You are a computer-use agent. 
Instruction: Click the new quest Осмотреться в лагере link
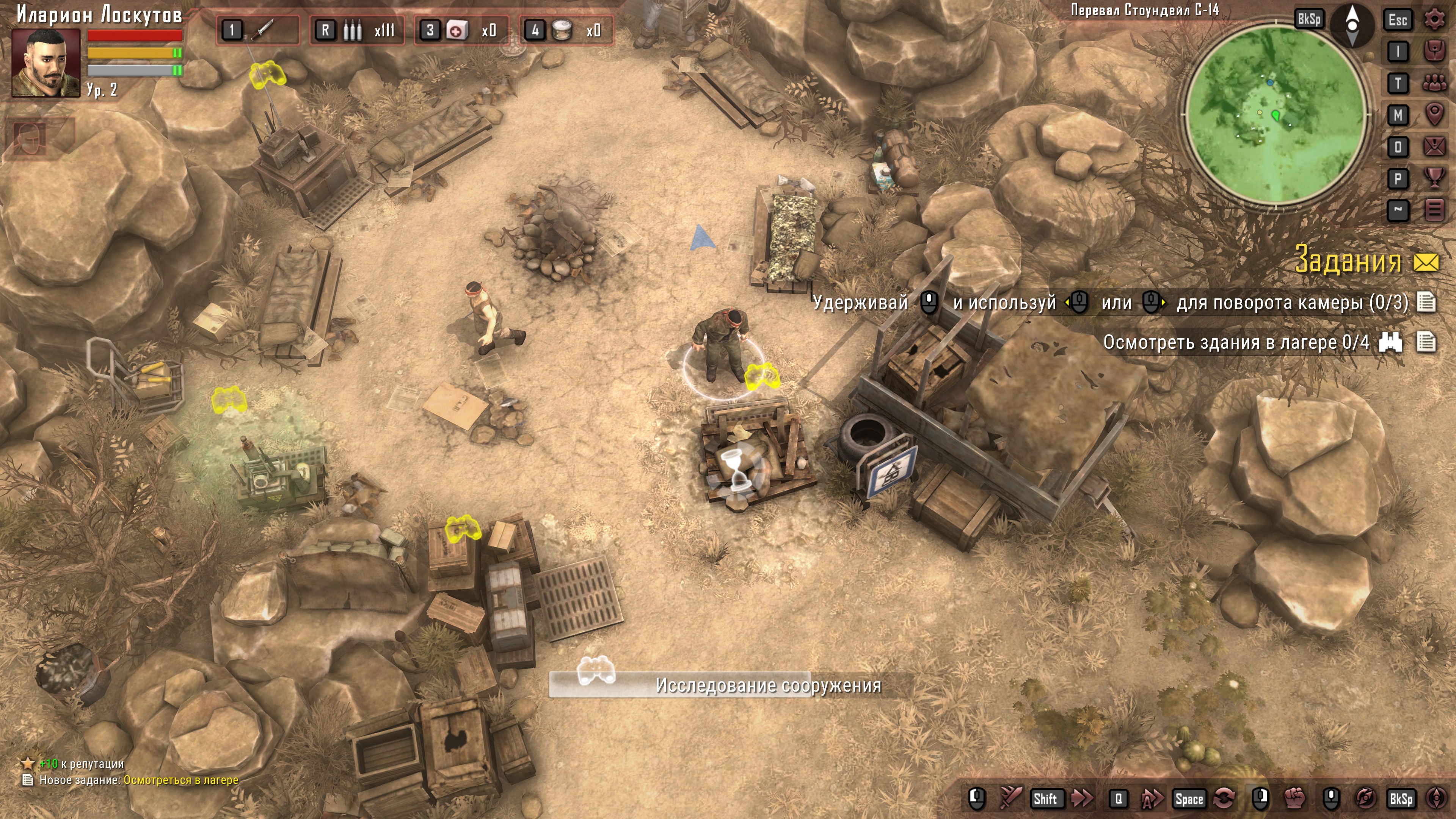tap(181, 780)
